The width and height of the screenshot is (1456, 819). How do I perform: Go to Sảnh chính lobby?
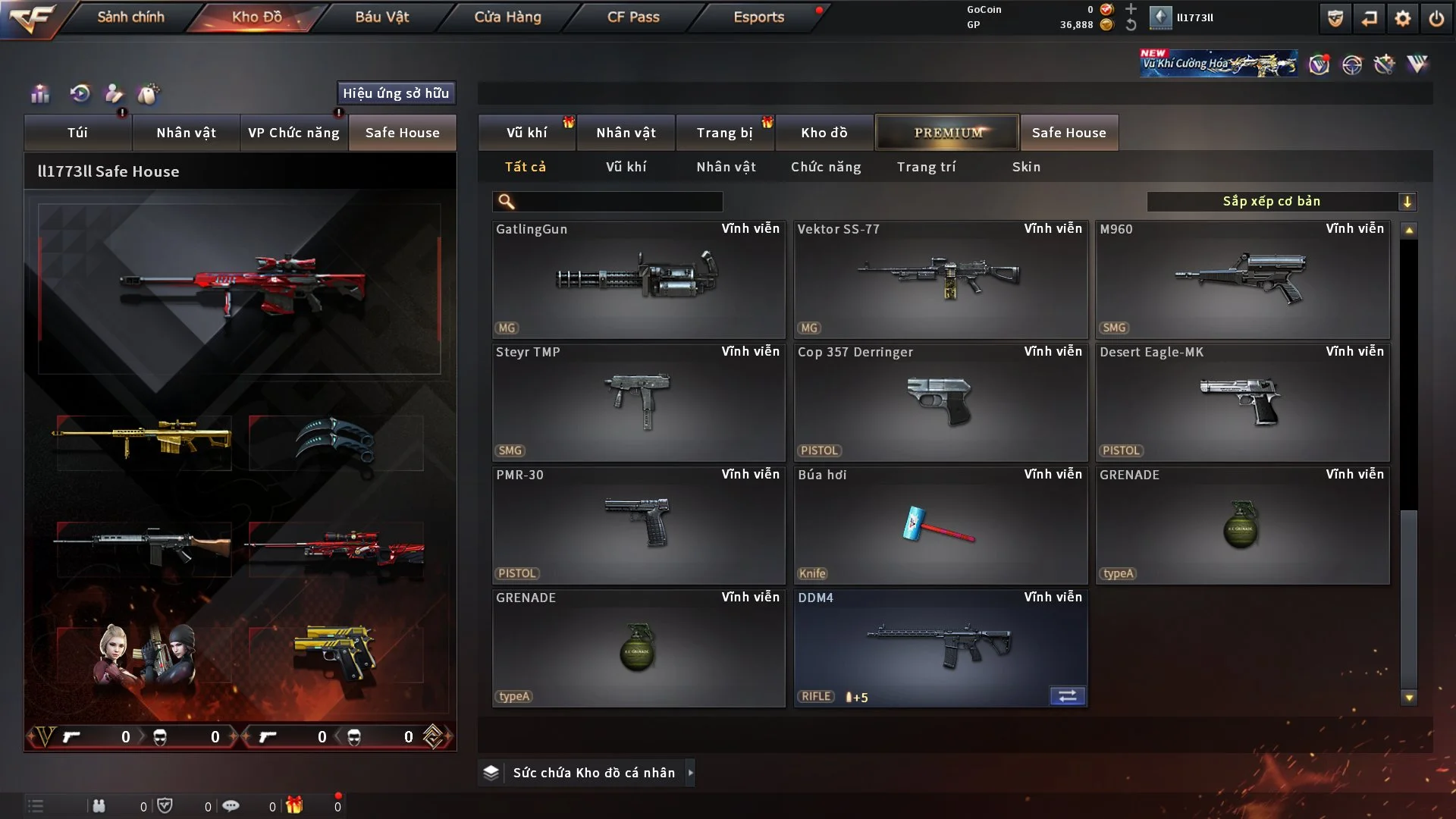130,17
